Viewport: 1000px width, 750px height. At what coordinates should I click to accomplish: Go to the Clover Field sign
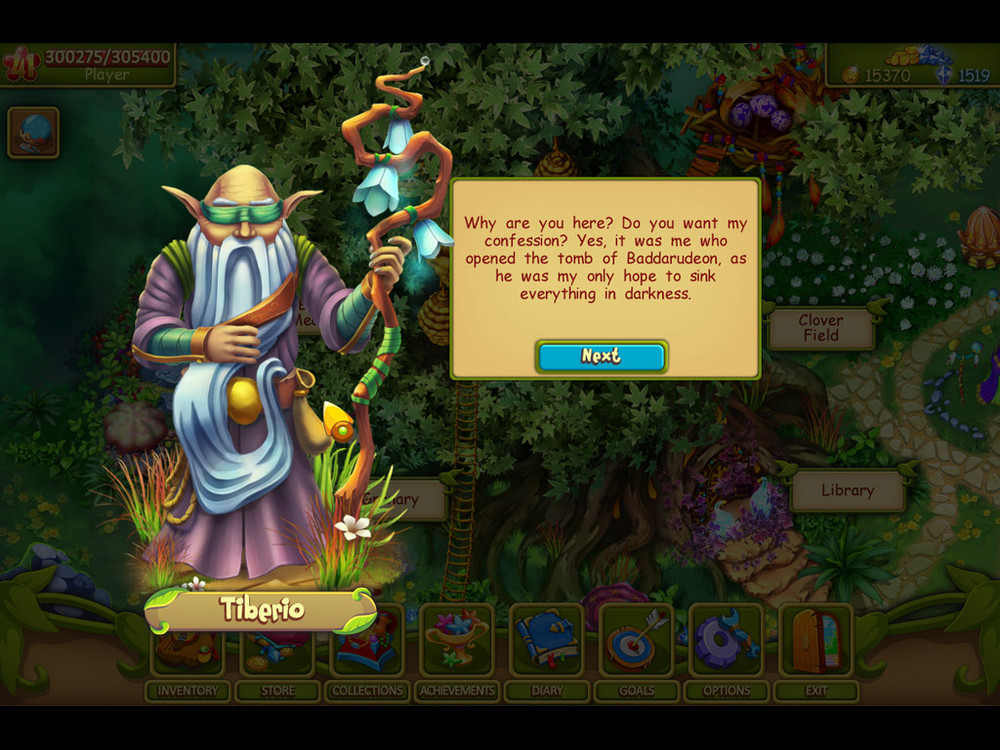tap(820, 328)
